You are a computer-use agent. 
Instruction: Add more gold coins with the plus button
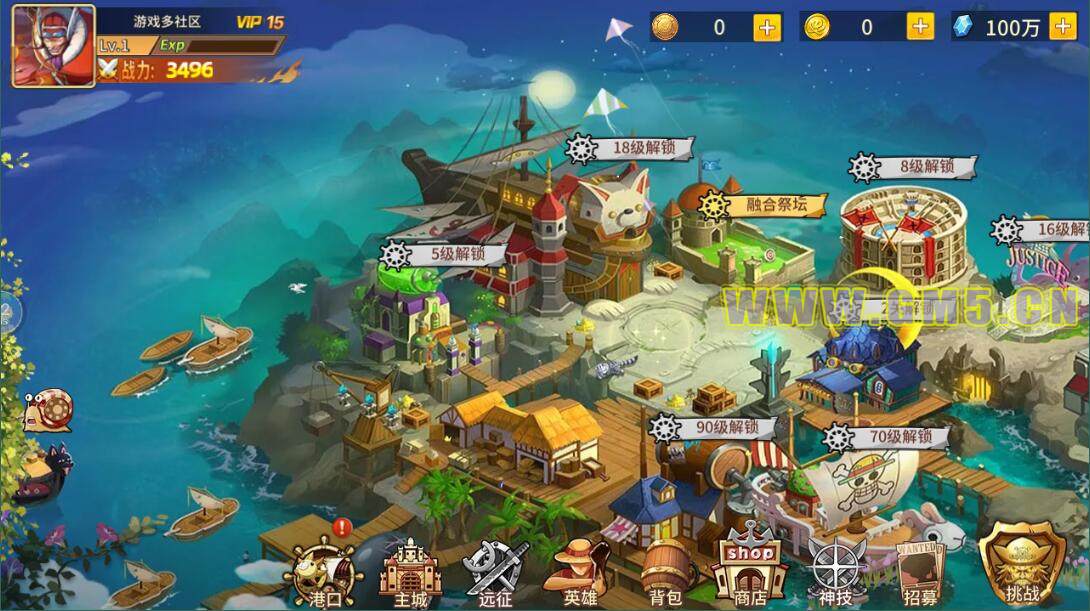pos(920,27)
